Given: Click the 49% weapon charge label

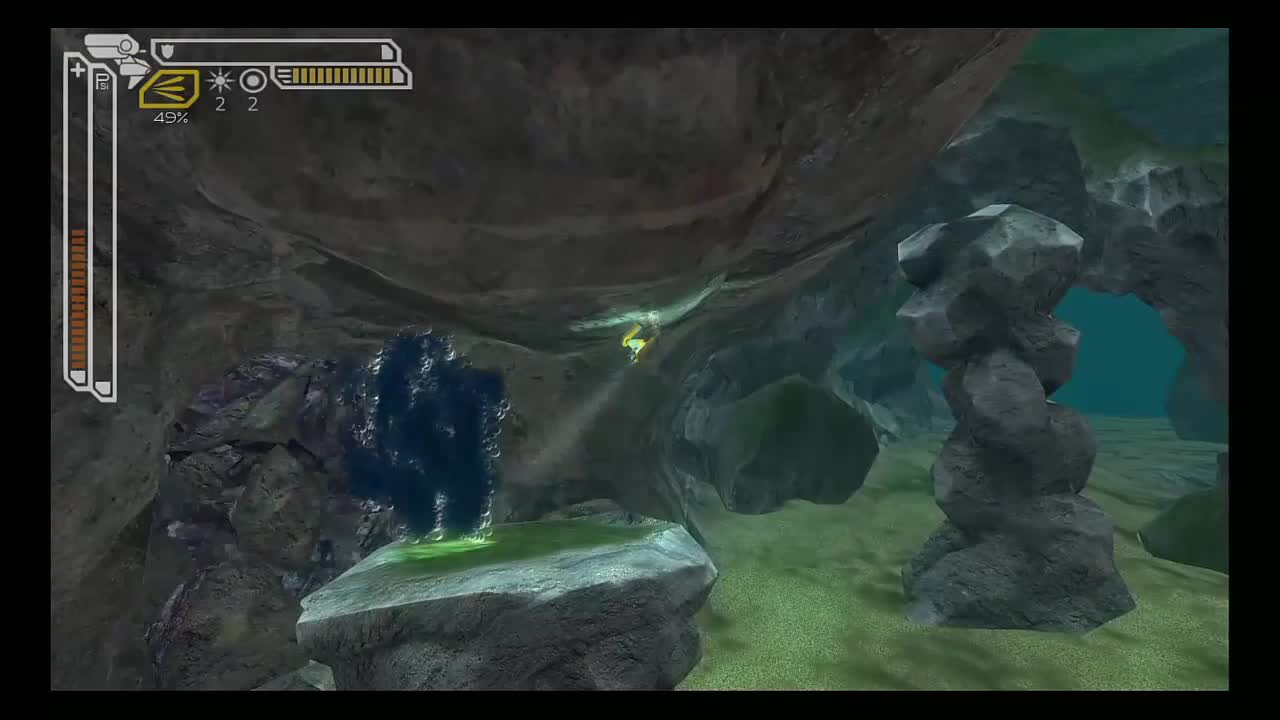Looking at the screenshot, I should pos(171,117).
